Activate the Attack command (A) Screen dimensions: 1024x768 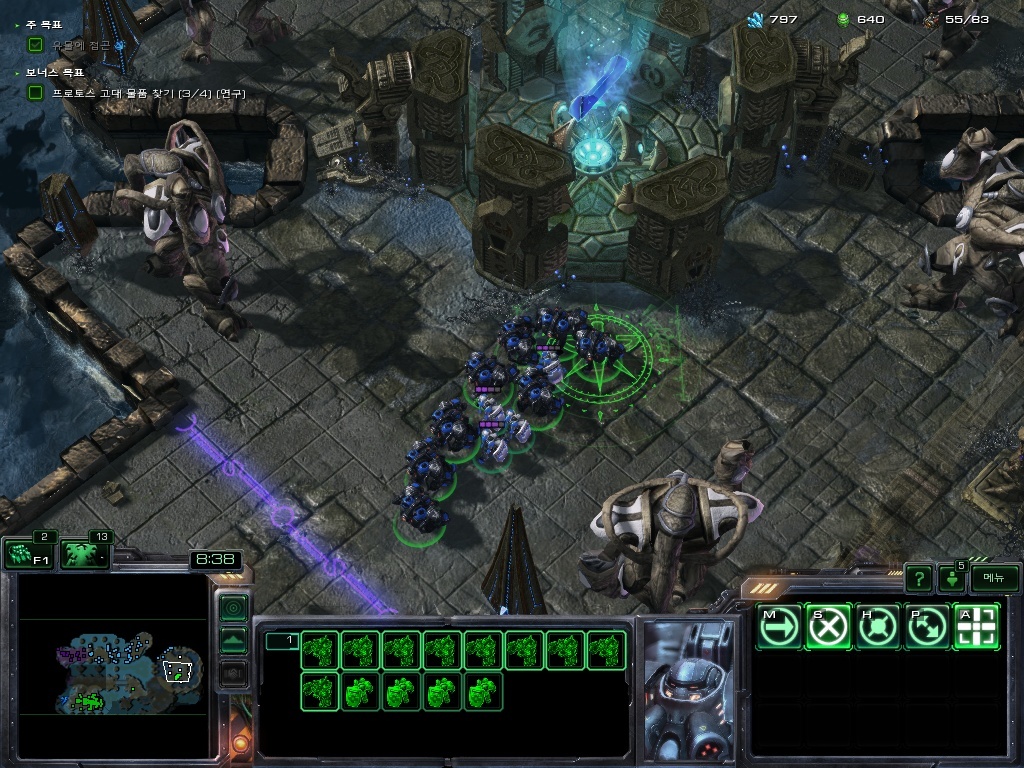pyautogui.click(x=977, y=626)
